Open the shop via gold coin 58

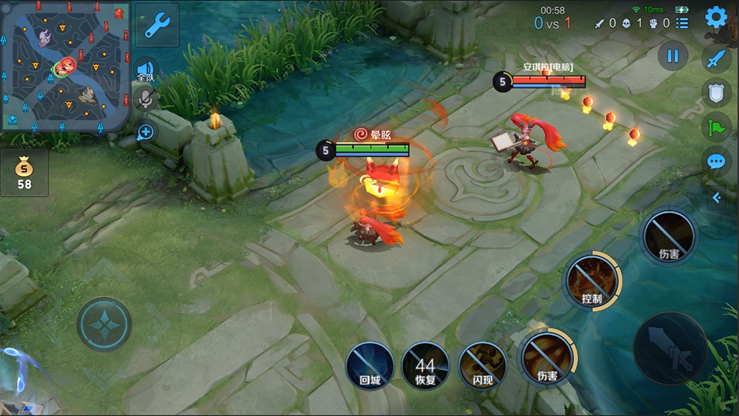pyautogui.click(x=24, y=172)
